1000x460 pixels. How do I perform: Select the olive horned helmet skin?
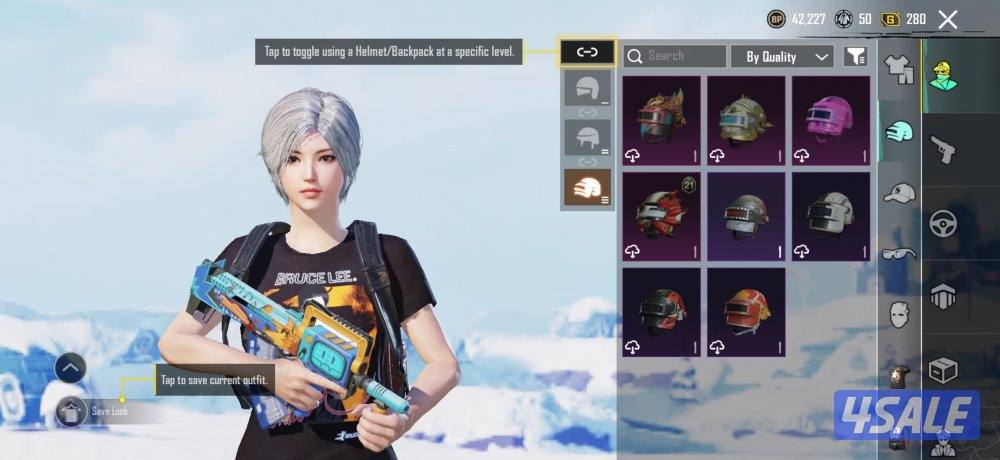coord(745,120)
